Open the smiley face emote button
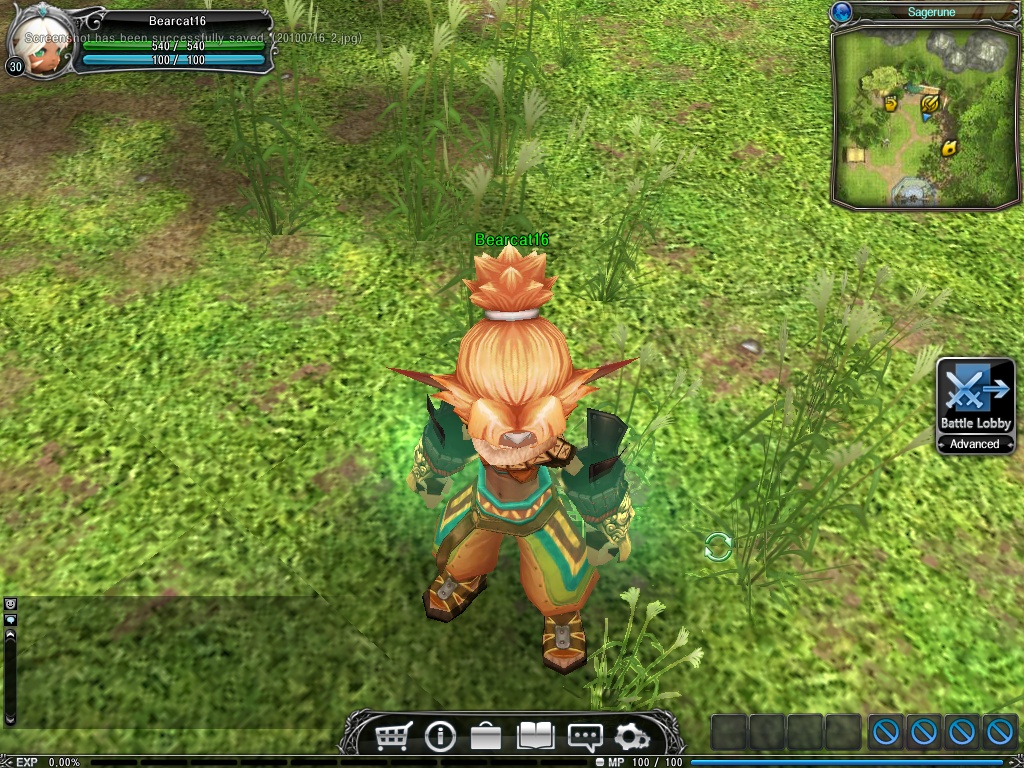The image size is (1024, 768). (10, 604)
